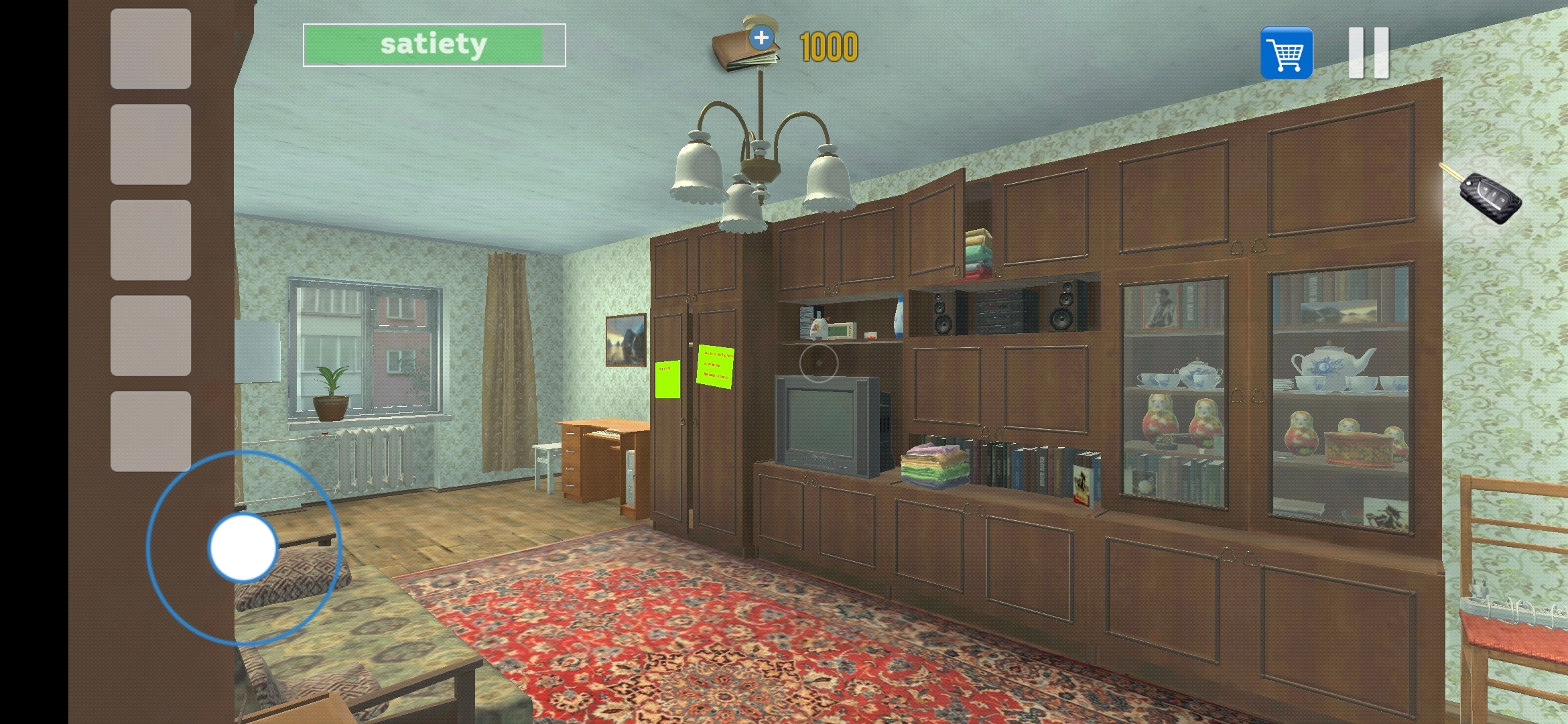This screenshot has height=724, width=1568.
Task: Tap the coin balance showing 1000
Action: [x=828, y=47]
